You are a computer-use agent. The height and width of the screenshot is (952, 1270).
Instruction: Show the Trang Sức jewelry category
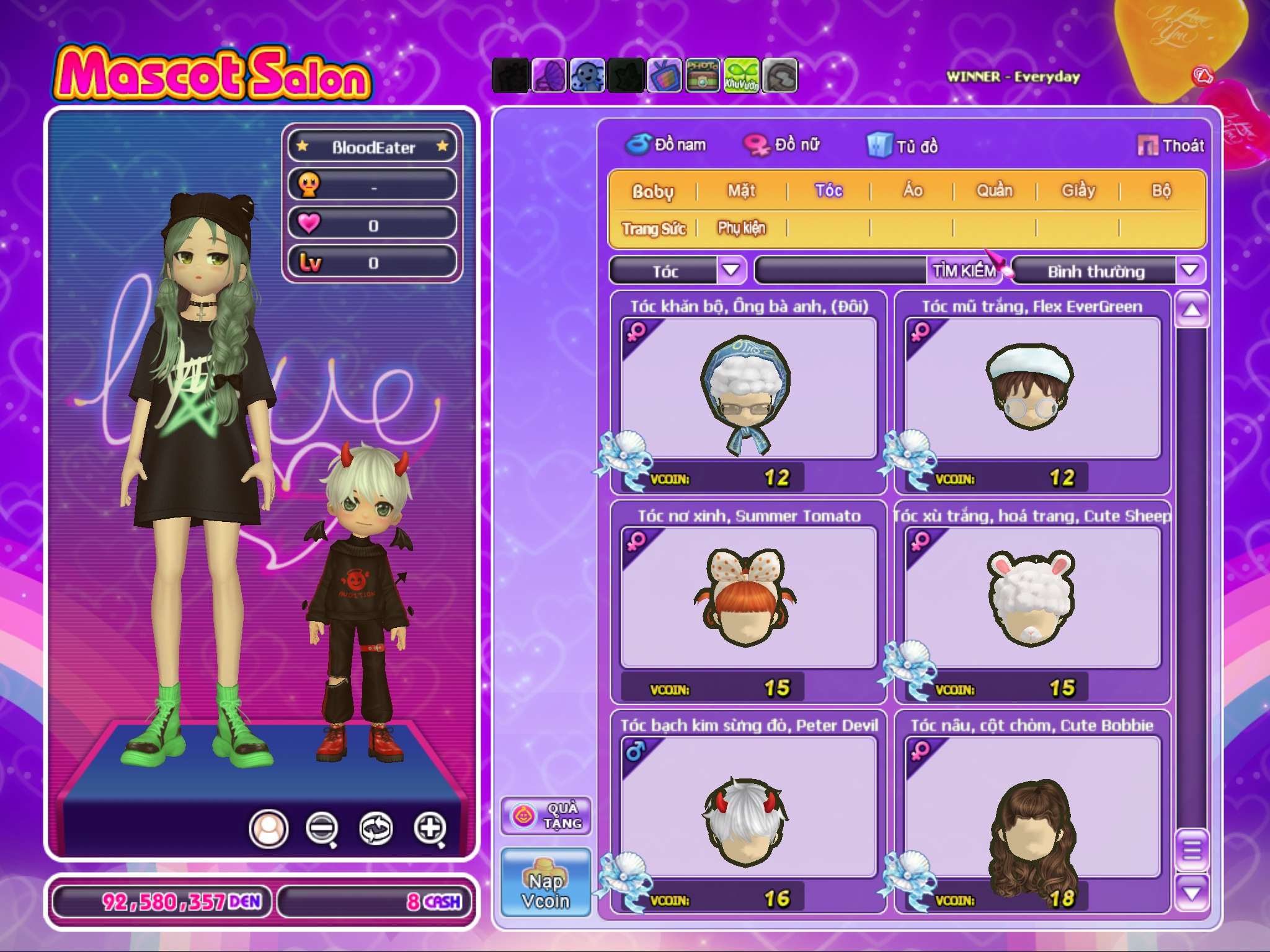pos(654,229)
